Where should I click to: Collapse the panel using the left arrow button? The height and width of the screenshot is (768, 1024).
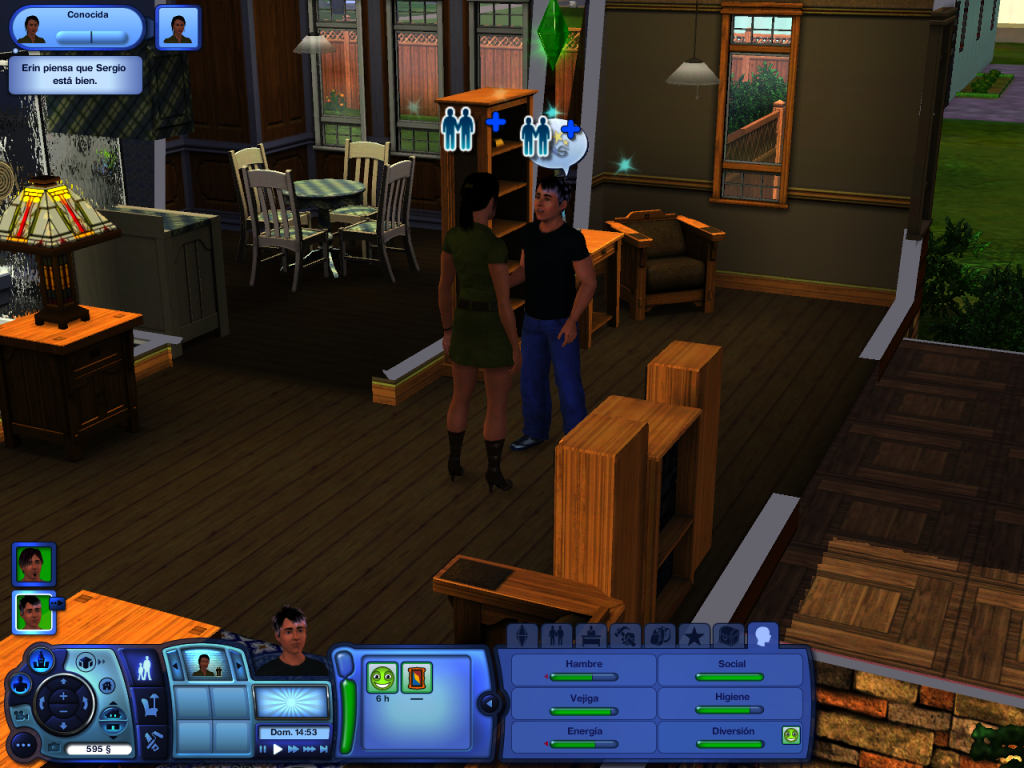489,704
